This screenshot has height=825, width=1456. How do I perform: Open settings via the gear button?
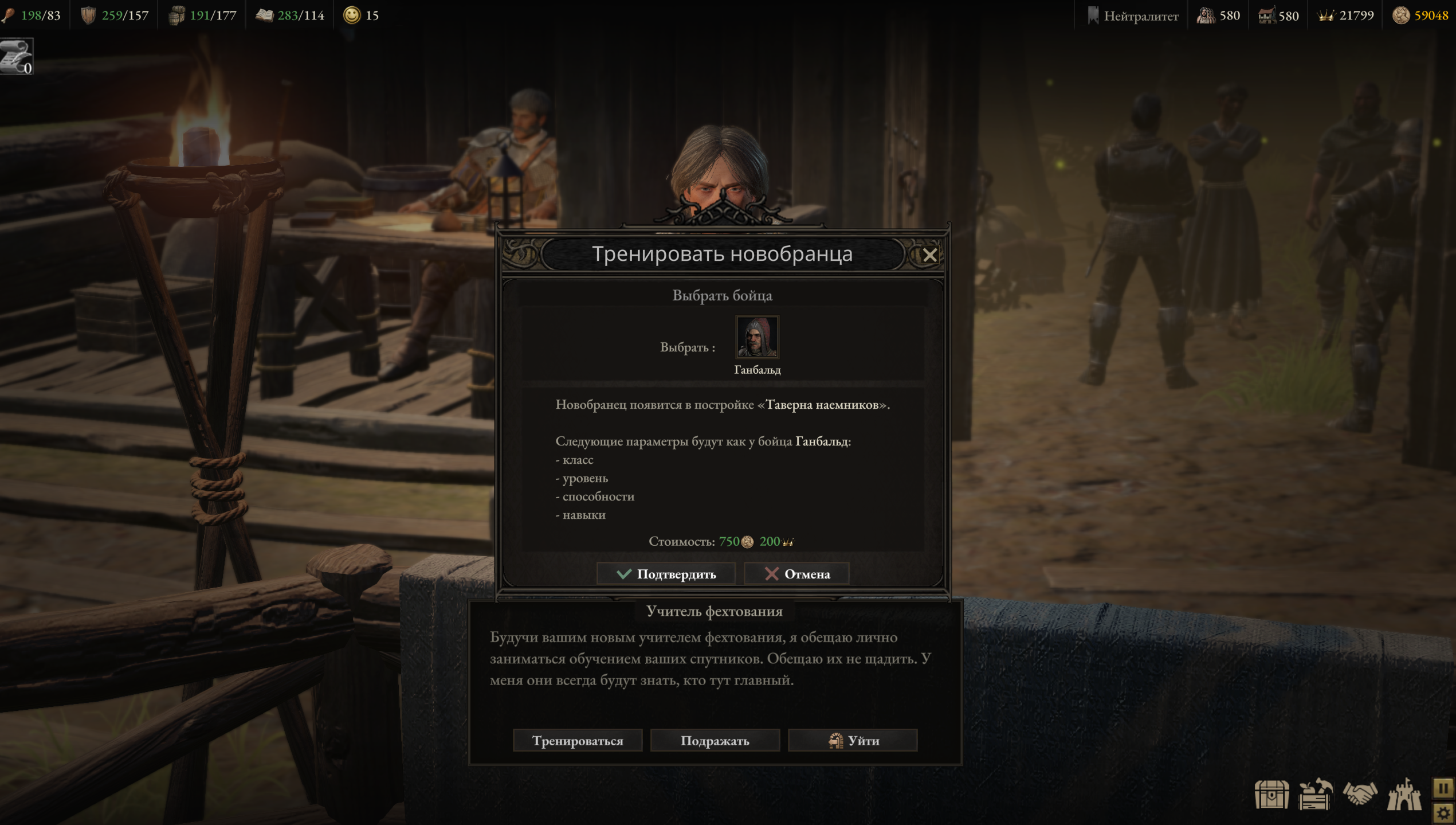click(1443, 813)
